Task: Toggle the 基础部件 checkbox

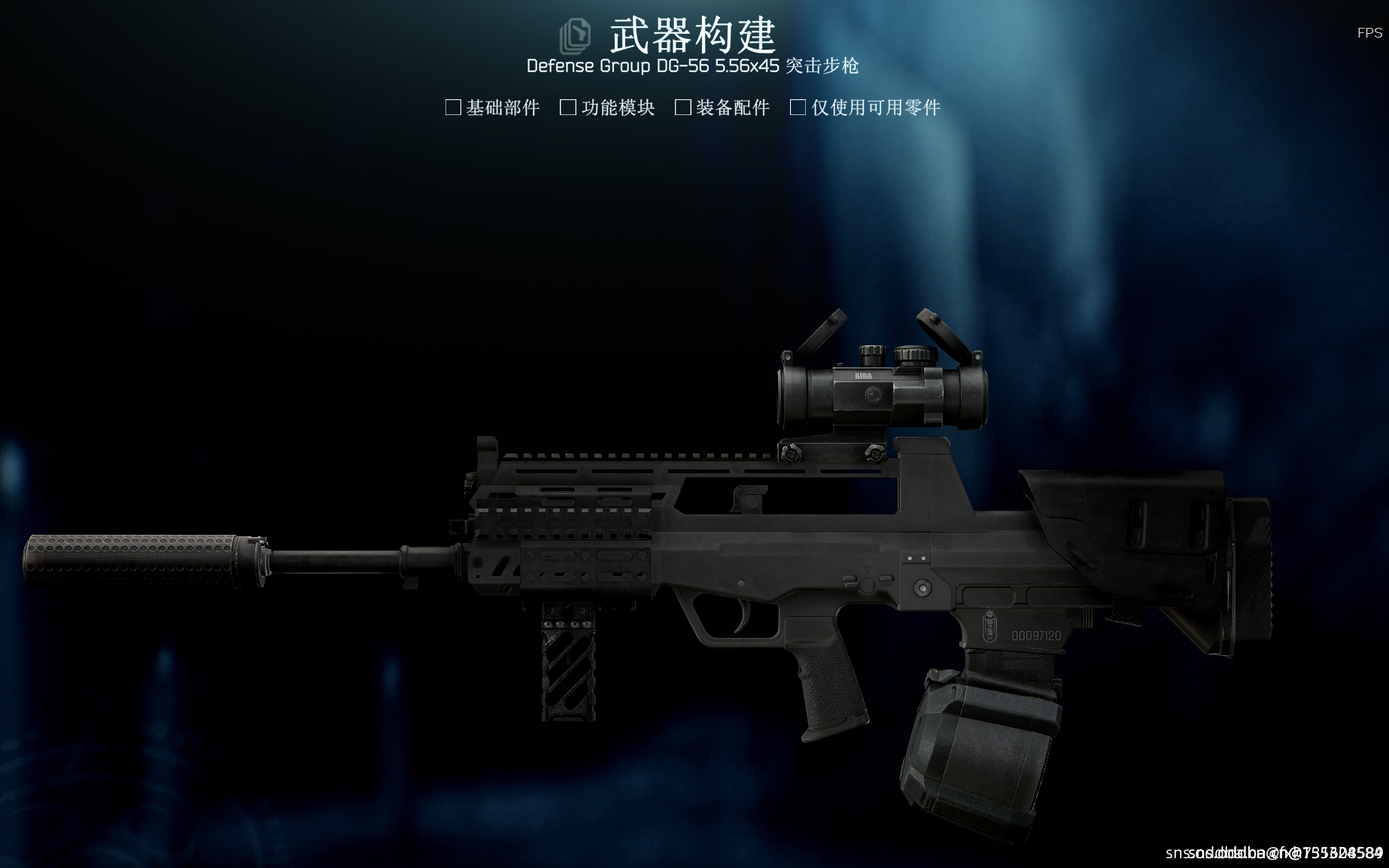Action: click(x=453, y=108)
